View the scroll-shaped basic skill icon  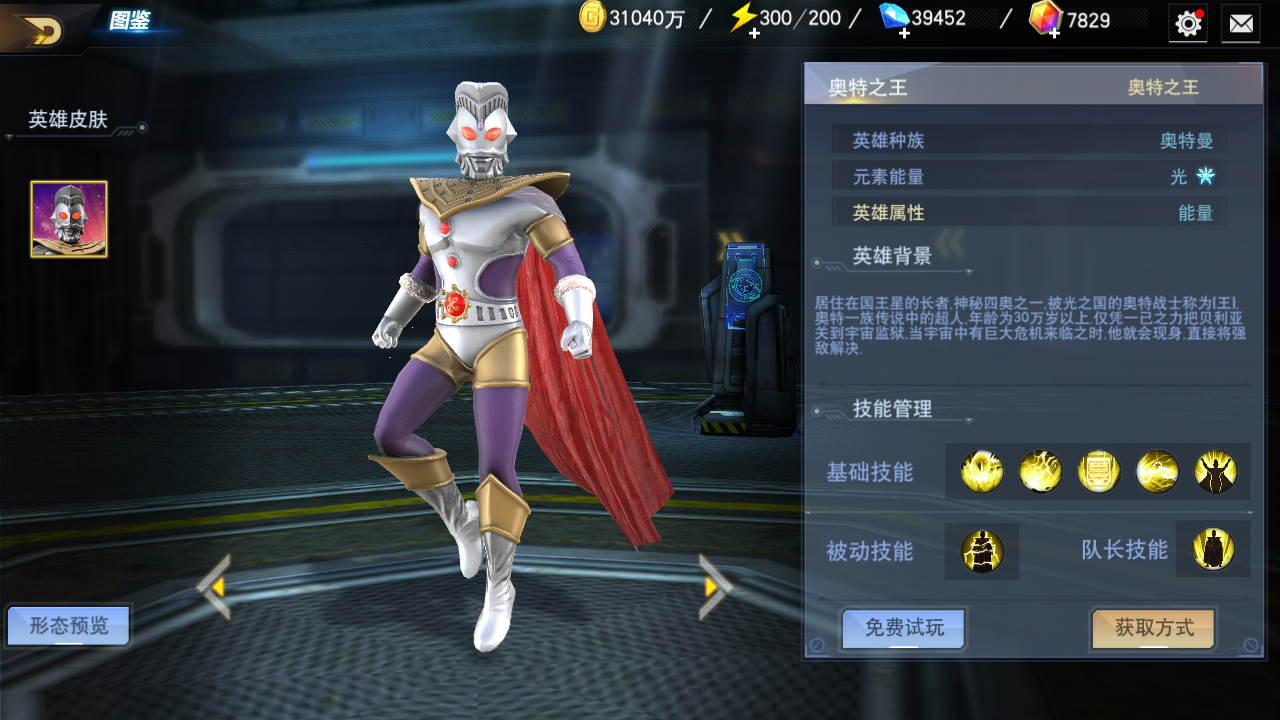pyautogui.click(x=1098, y=472)
